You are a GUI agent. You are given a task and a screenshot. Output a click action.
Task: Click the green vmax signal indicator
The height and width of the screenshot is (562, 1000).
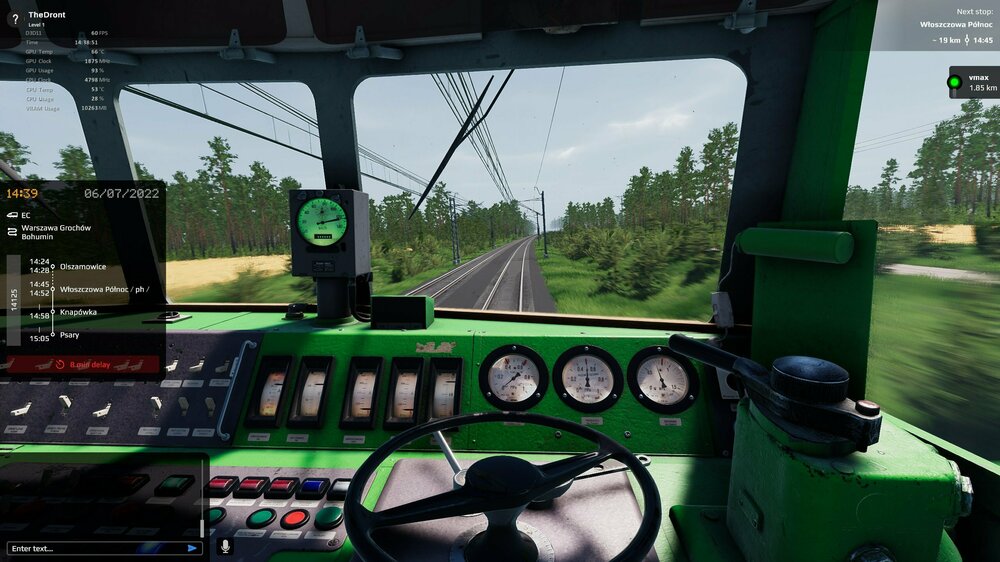tap(955, 82)
